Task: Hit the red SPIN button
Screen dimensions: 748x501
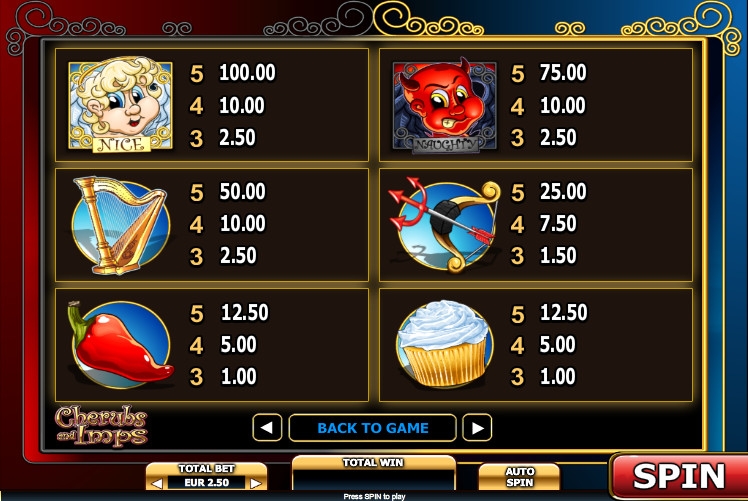Action: pyautogui.click(x=677, y=474)
